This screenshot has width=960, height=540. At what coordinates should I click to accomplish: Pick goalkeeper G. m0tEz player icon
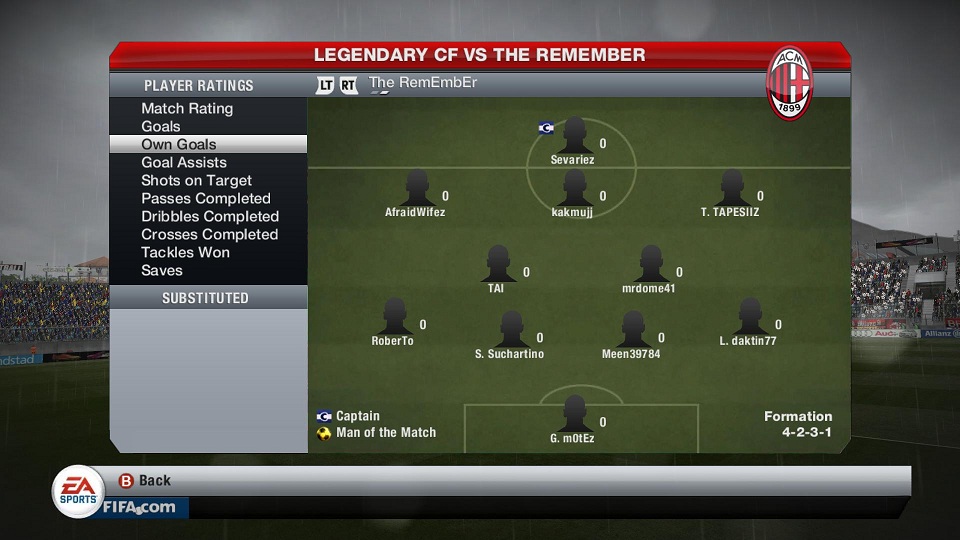[574, 413]
